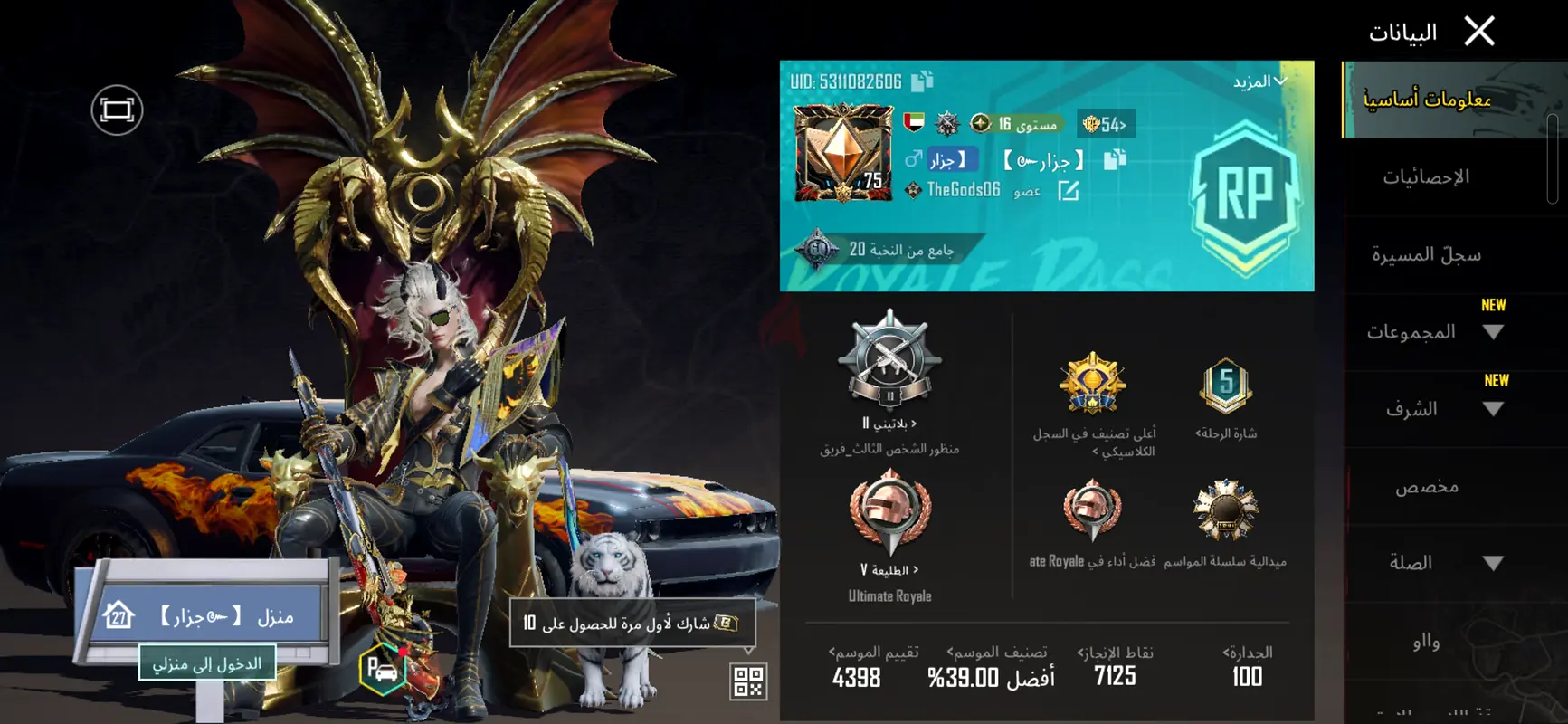Viewport: 1568px width, 724px height.
Task: Select the معلومات أساسيا basic info tab
Action: tap(1426, 100)
